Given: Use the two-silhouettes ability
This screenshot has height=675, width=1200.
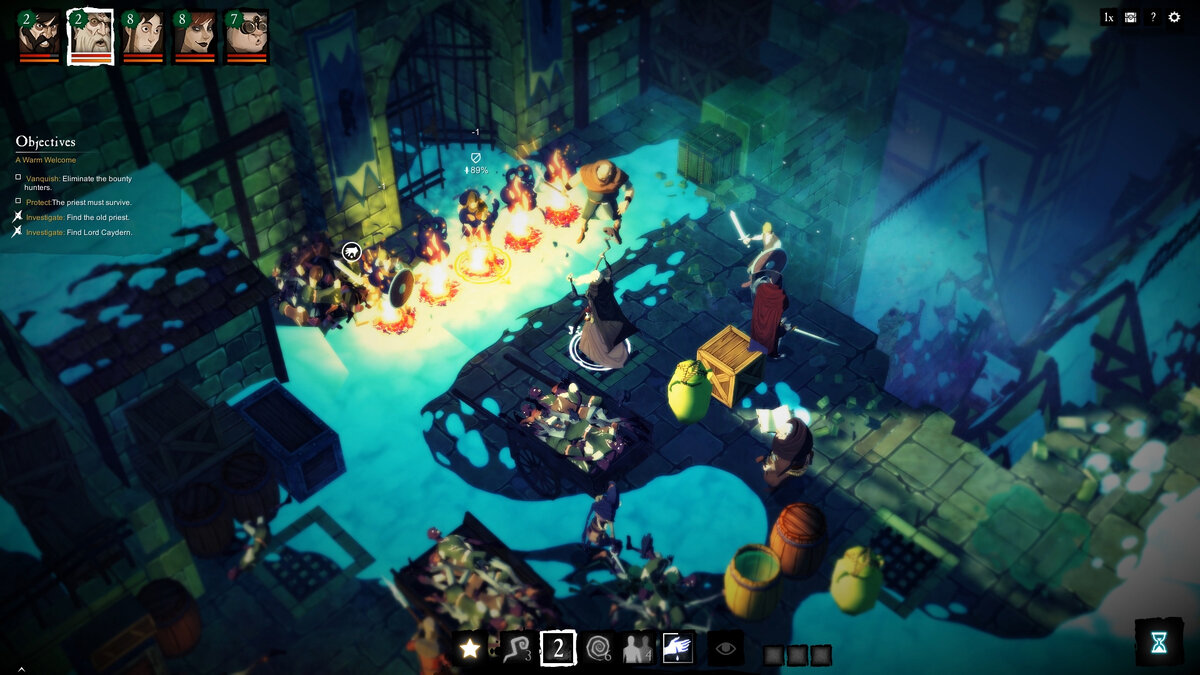Looking at the screenshot, I should [637, 649].
